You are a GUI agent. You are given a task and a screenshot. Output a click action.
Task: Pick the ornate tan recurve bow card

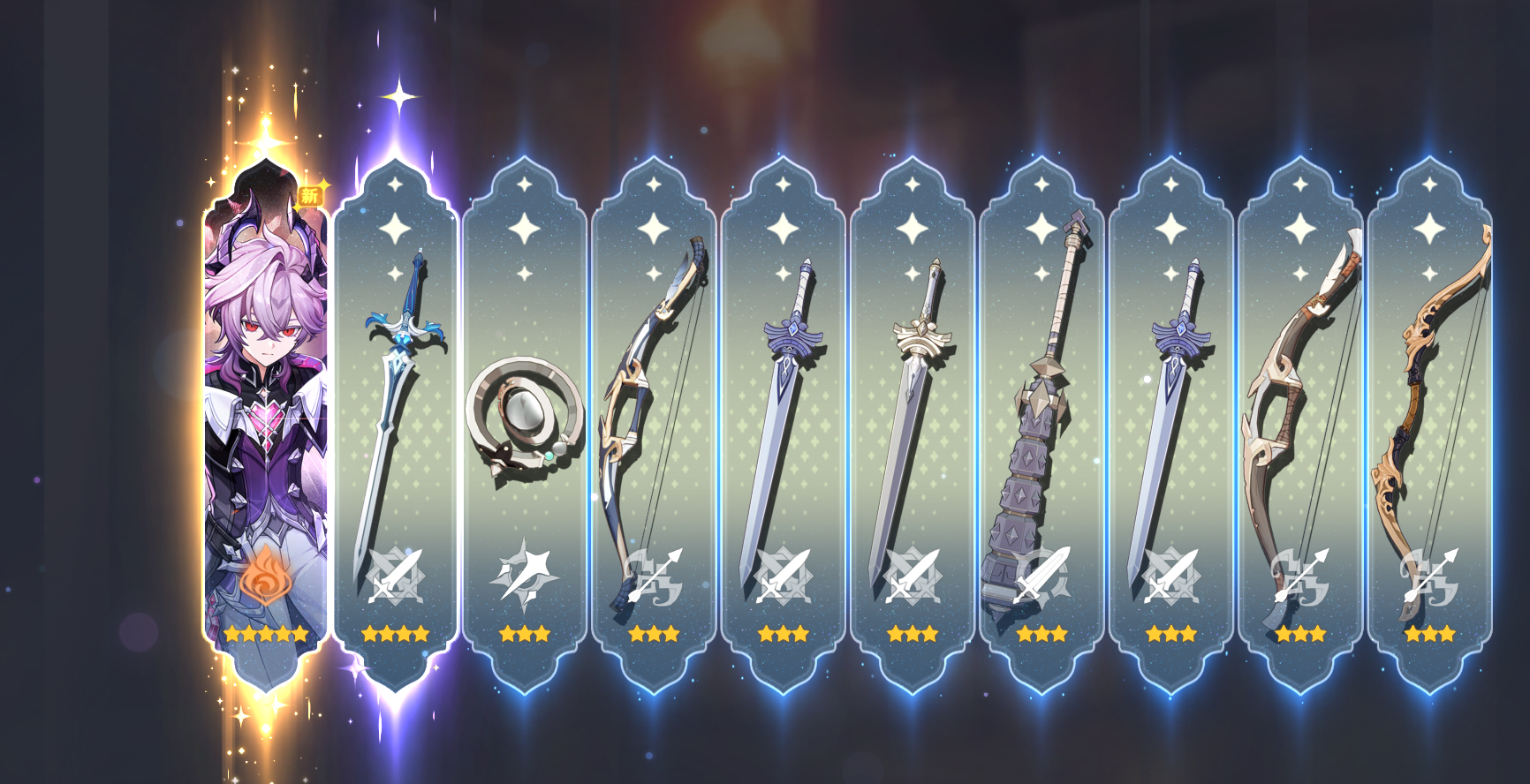1429,415
